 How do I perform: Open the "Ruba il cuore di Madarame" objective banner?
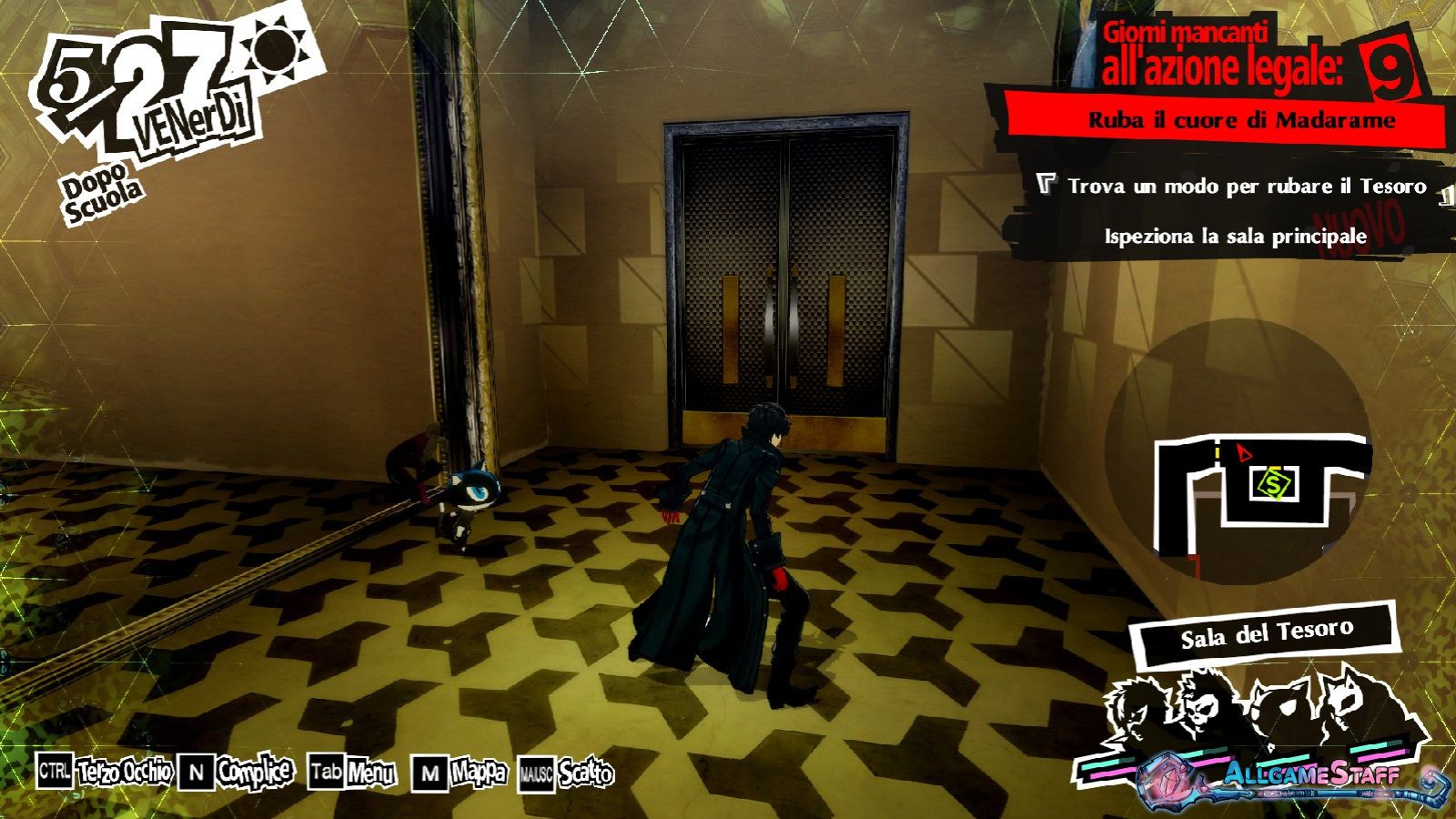1241,120
